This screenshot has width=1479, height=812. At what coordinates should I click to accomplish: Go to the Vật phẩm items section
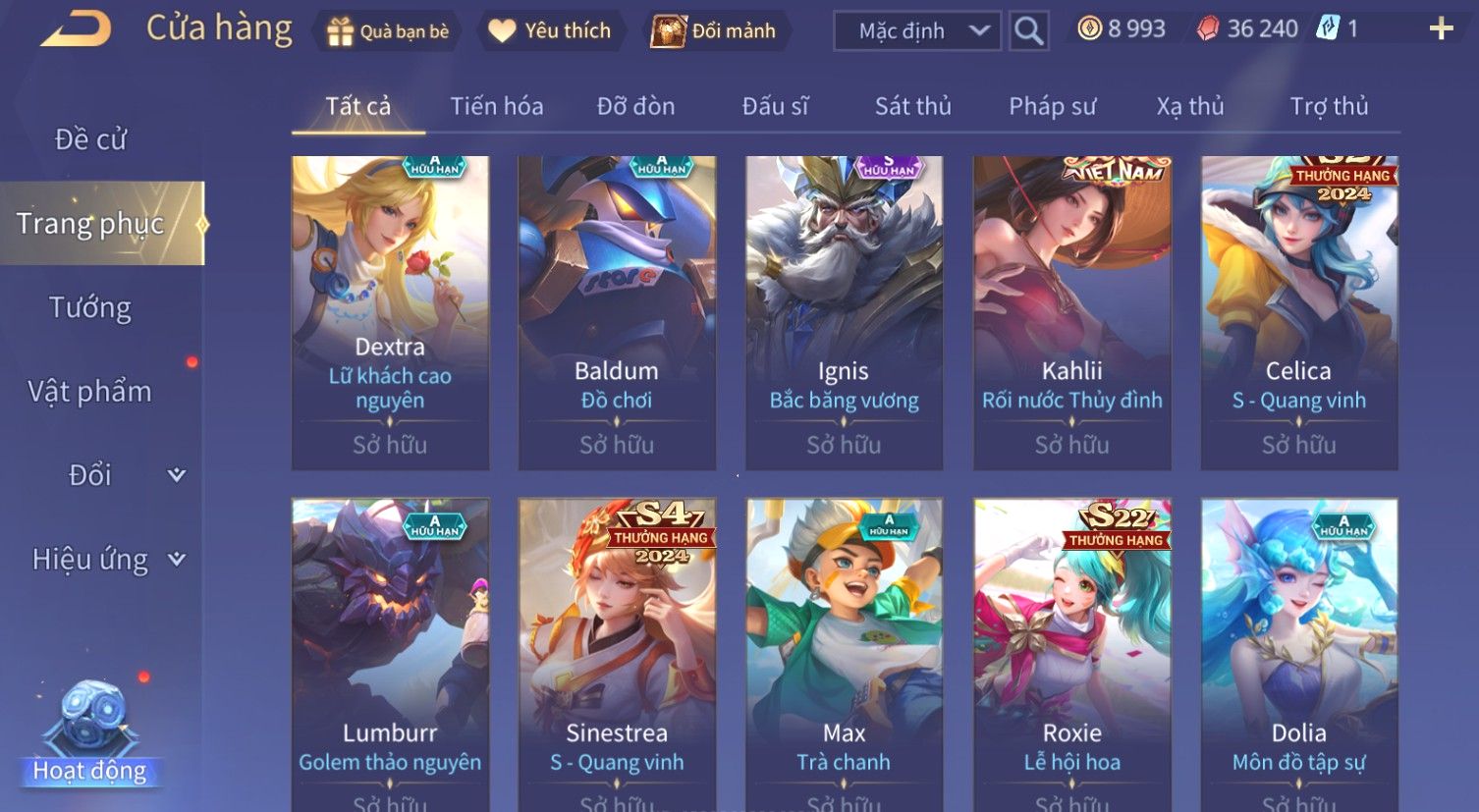coord(90,392)
